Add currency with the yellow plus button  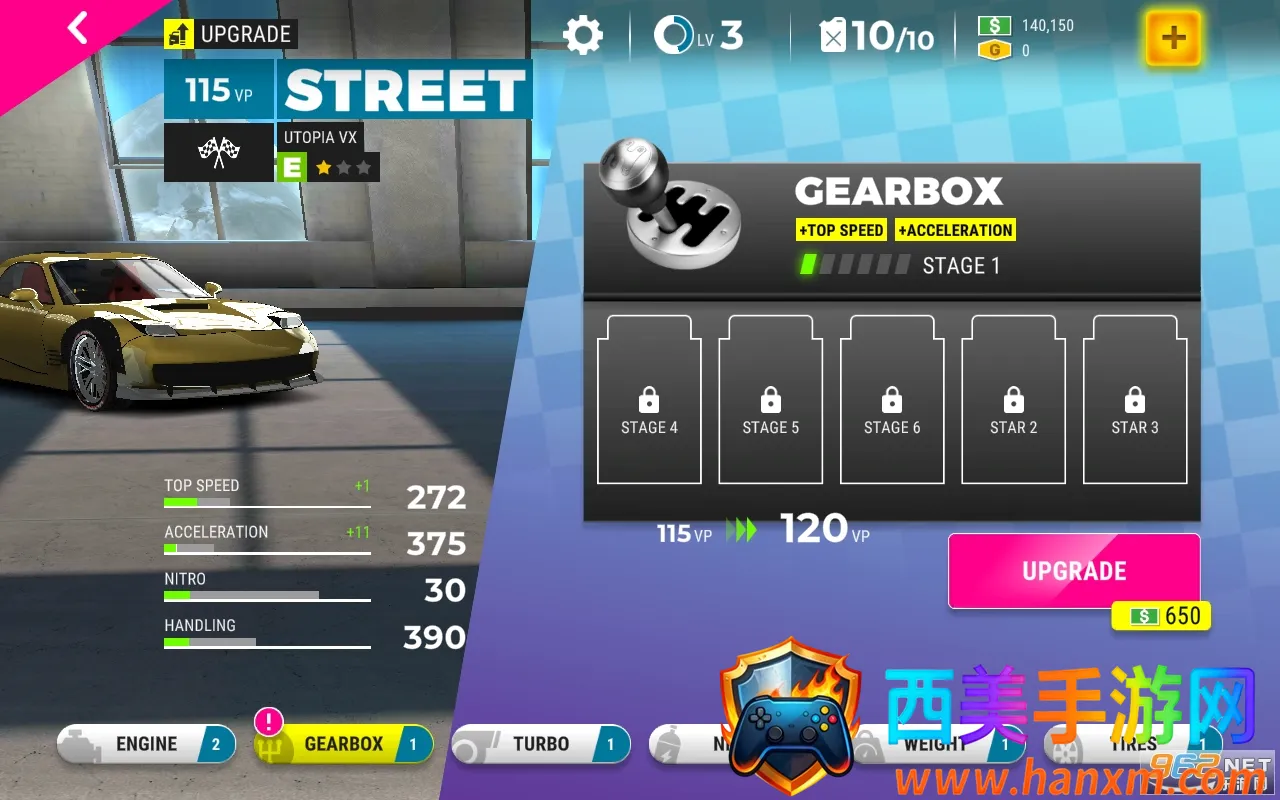pos(1173,38)
